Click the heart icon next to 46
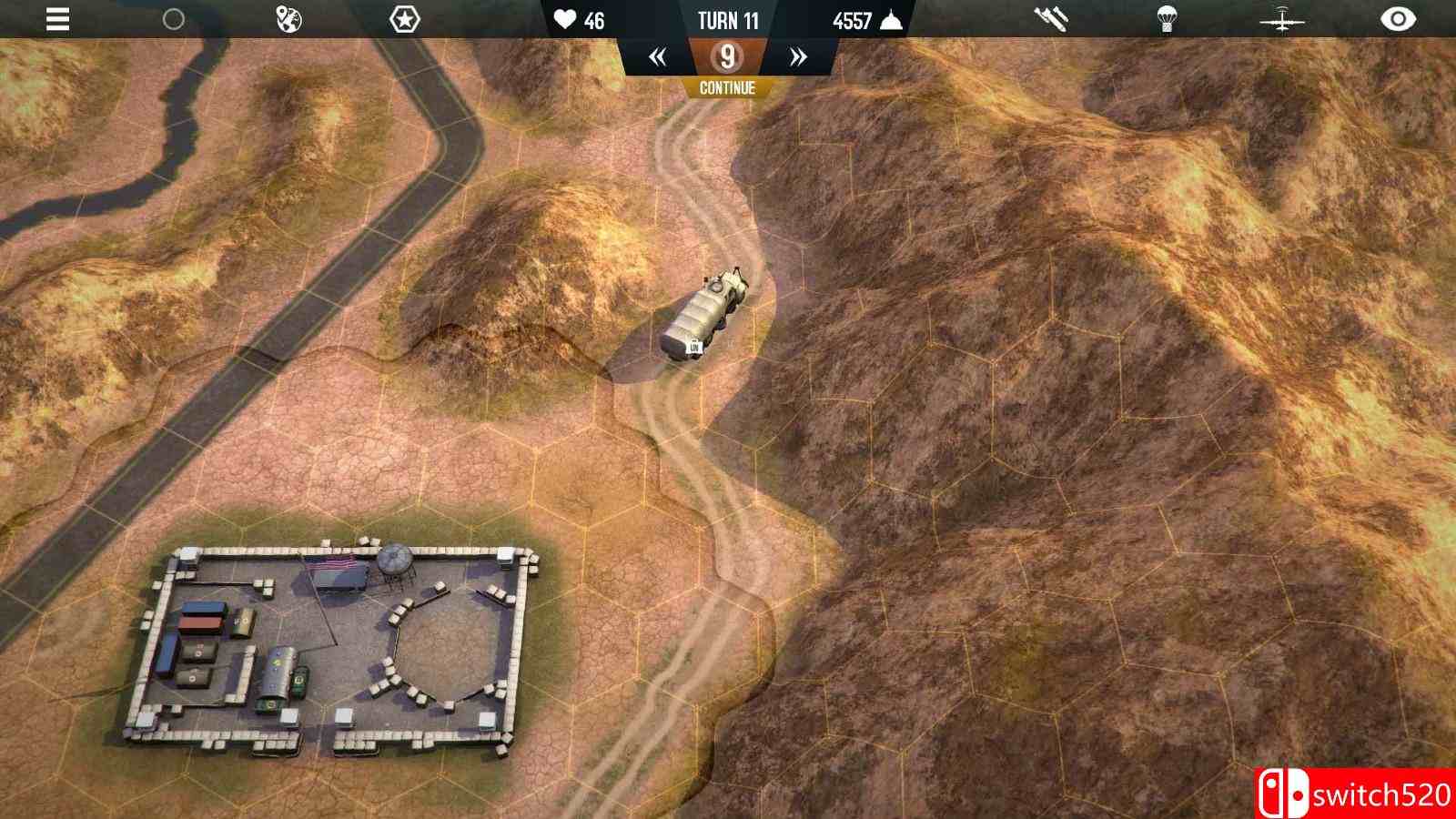 point(565,18)
